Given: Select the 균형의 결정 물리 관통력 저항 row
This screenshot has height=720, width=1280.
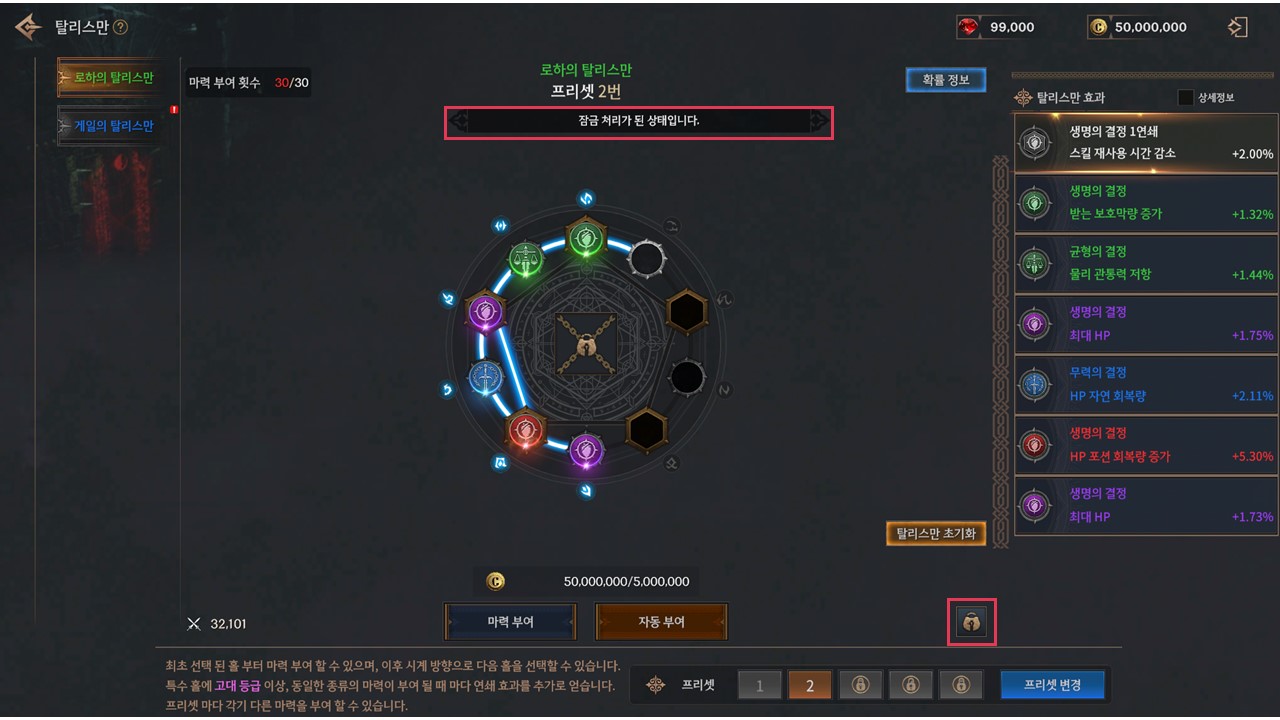Looking at the screenshot, I should click(x=1145, y=263).
